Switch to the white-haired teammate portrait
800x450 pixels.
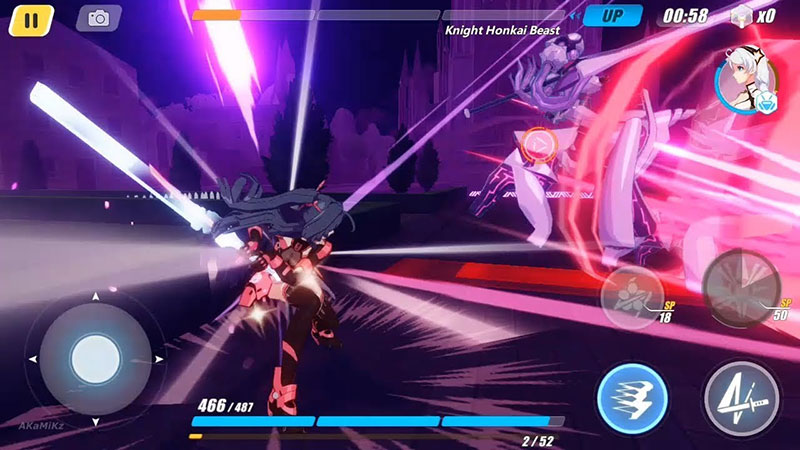(745, 78)
